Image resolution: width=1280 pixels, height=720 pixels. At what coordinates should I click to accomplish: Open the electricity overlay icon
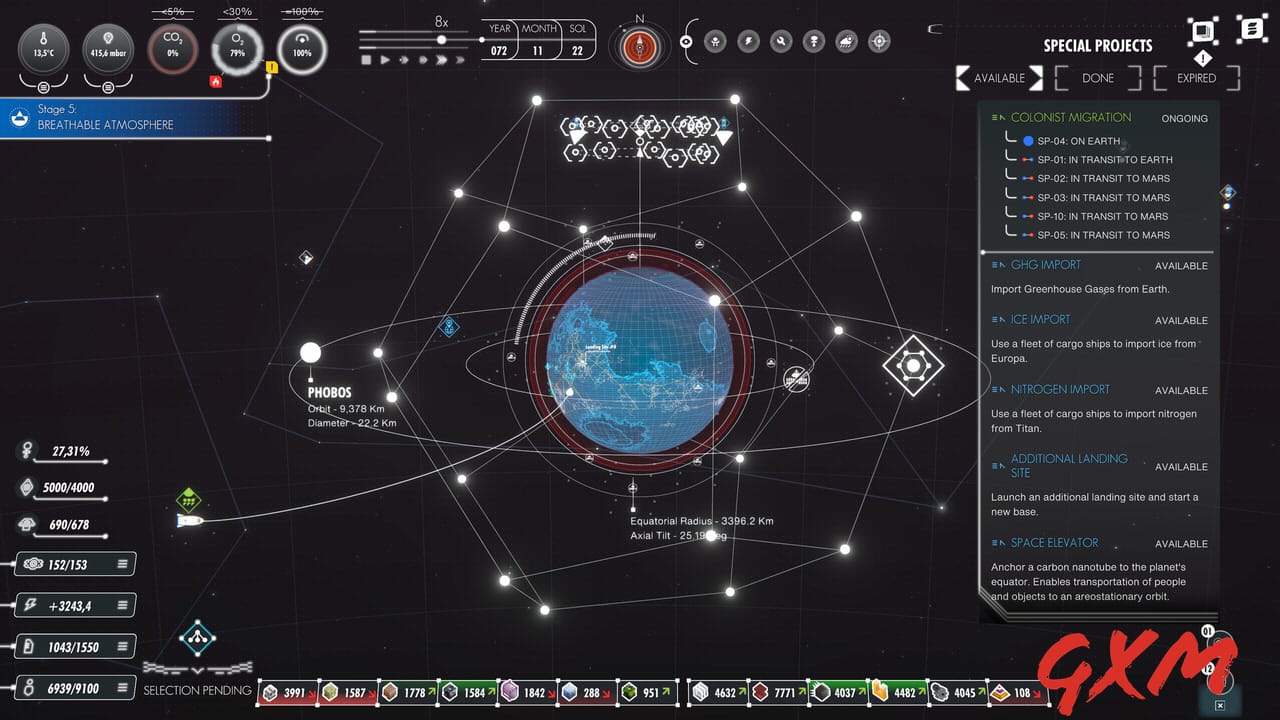click(748, 41)
